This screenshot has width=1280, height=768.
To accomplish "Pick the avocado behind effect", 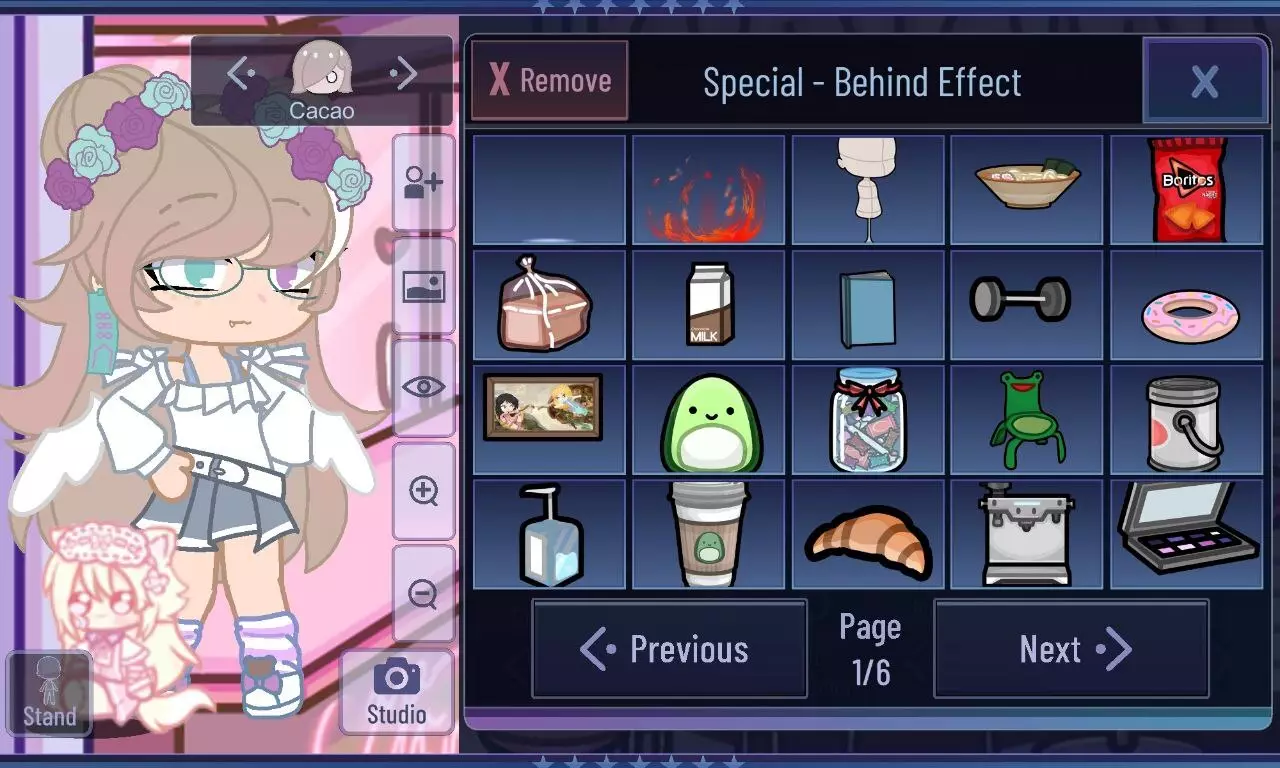I will (709, 418).
